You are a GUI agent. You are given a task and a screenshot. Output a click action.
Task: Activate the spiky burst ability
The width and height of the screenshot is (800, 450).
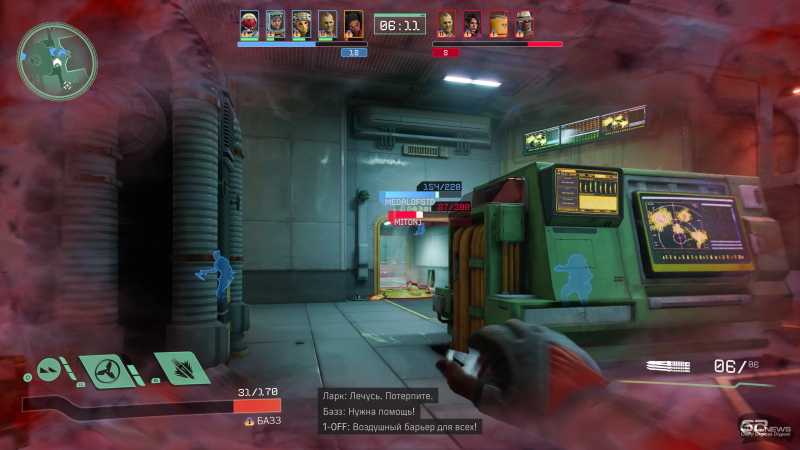click(180, 368)
